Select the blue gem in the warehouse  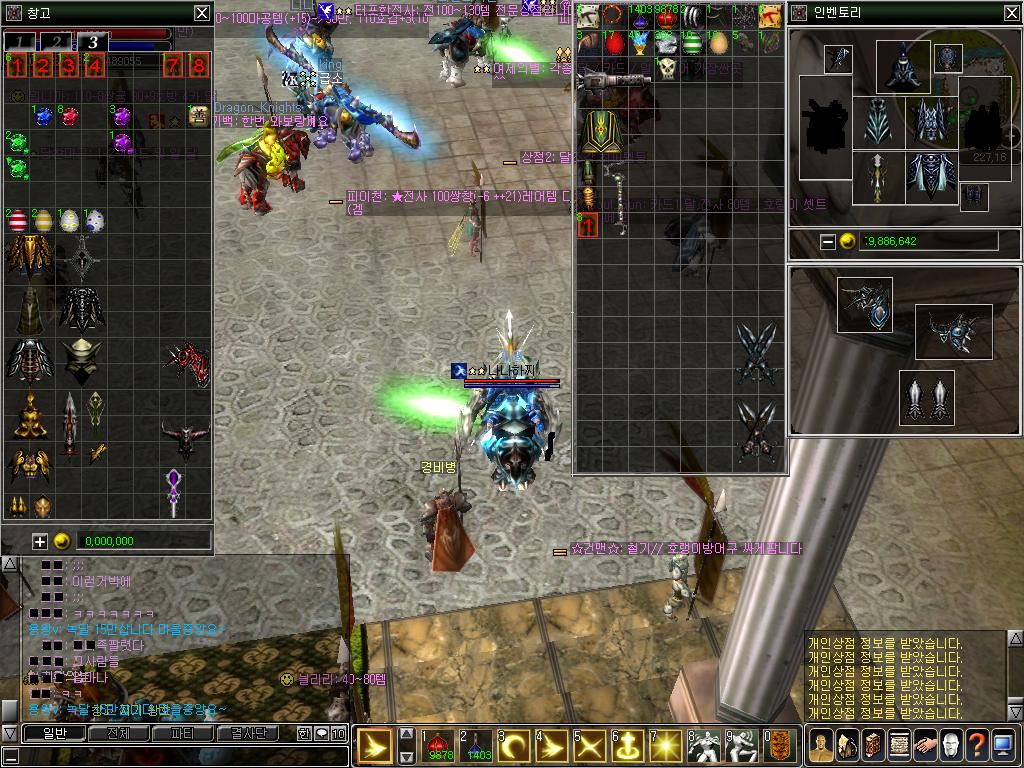43,117
